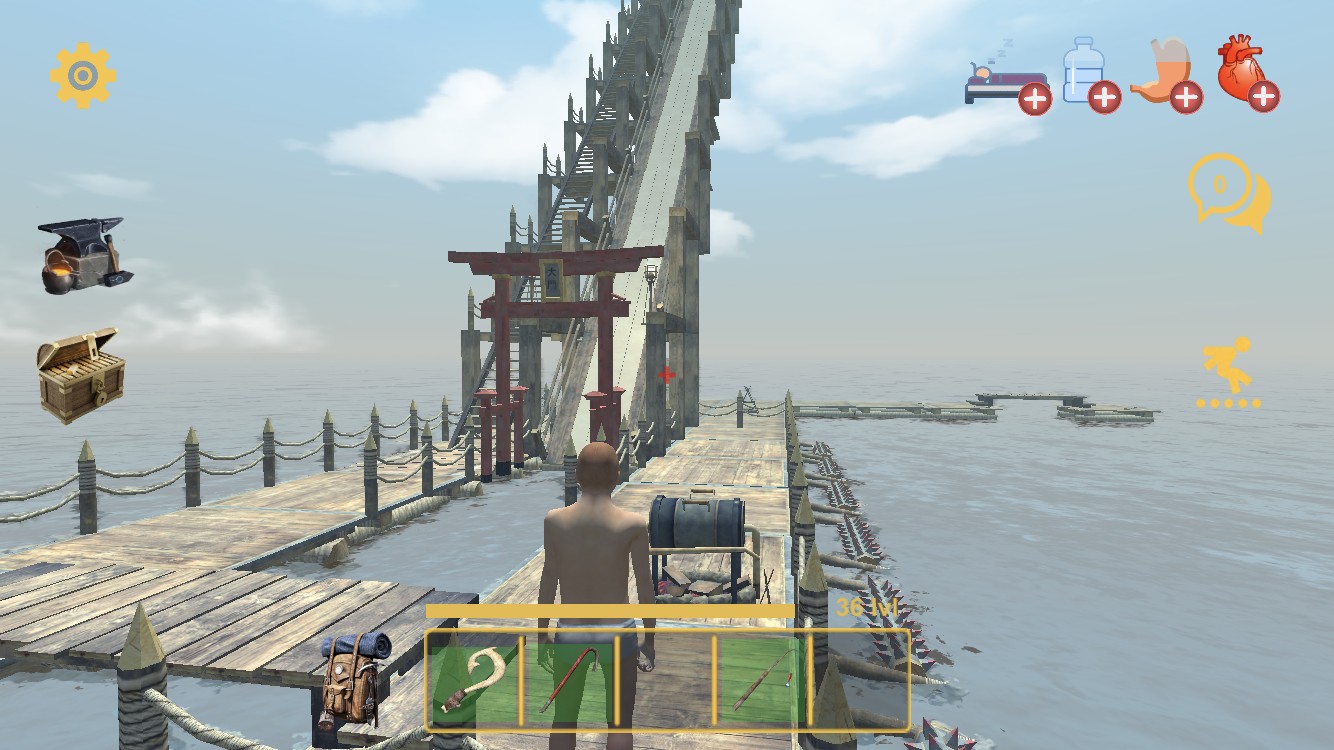
Task: Open the anvil crafting menu
Action: coord(82,256)
